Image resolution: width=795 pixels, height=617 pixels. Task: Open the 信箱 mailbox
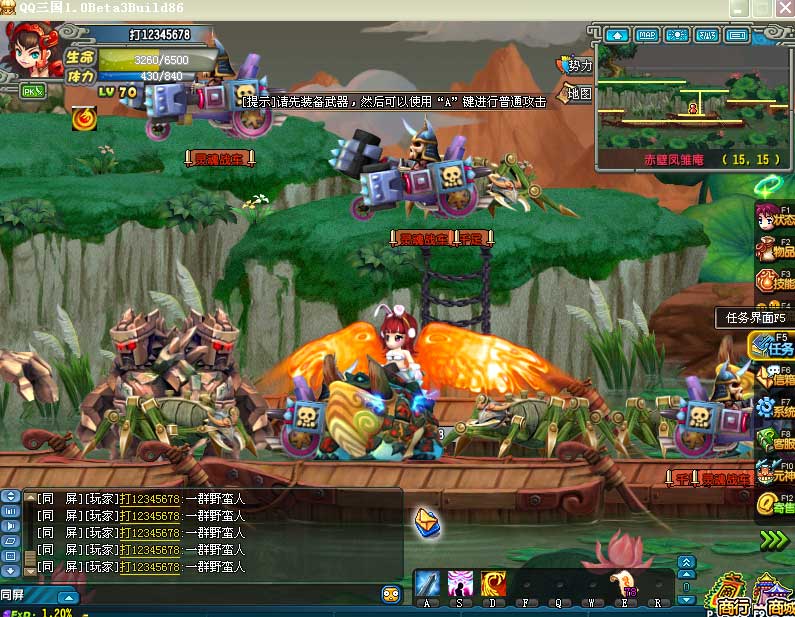[773, 376]
